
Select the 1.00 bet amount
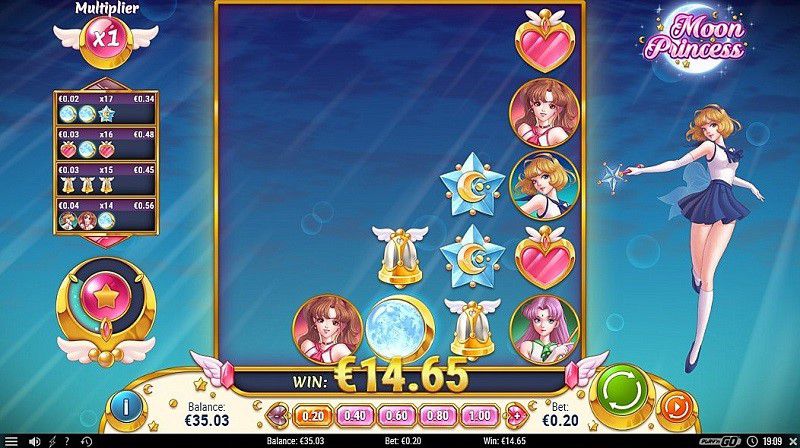point(478,416)
